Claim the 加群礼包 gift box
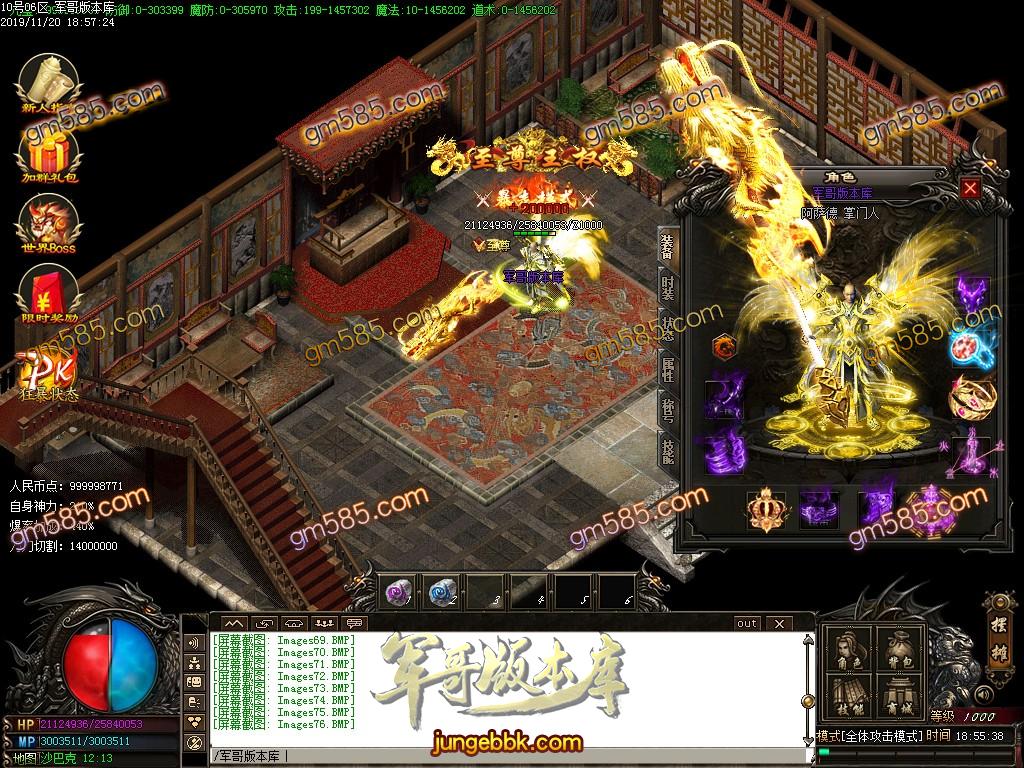The height and width of the screenshot is (768, 1024). pos(47,153)
